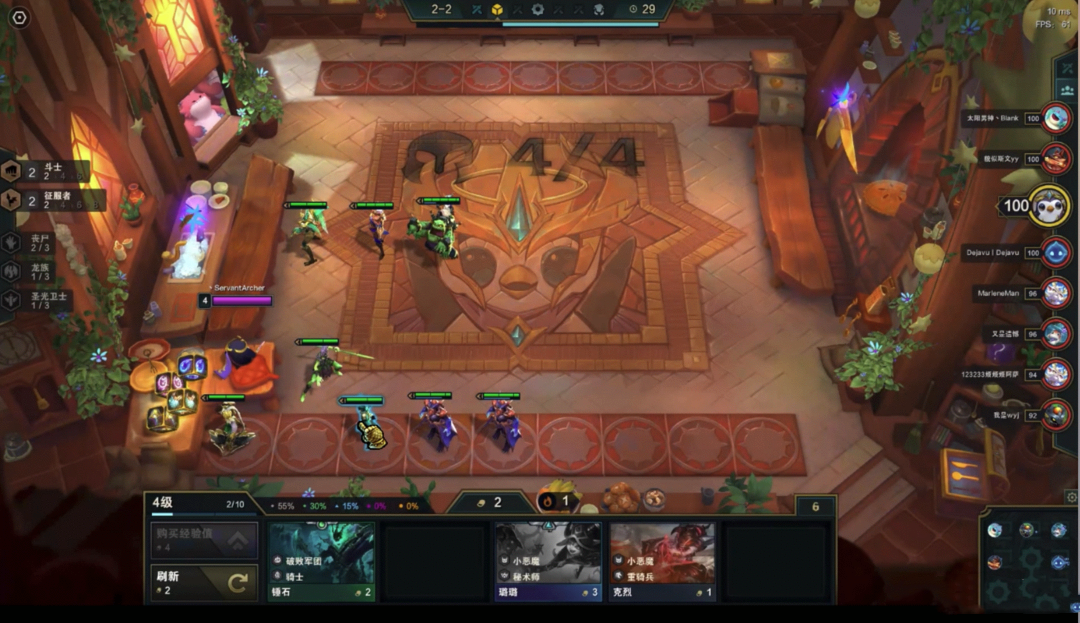Buy the 克烈 champion card
The width and height of the screenshot is (1080, 623).
point(662,561)
